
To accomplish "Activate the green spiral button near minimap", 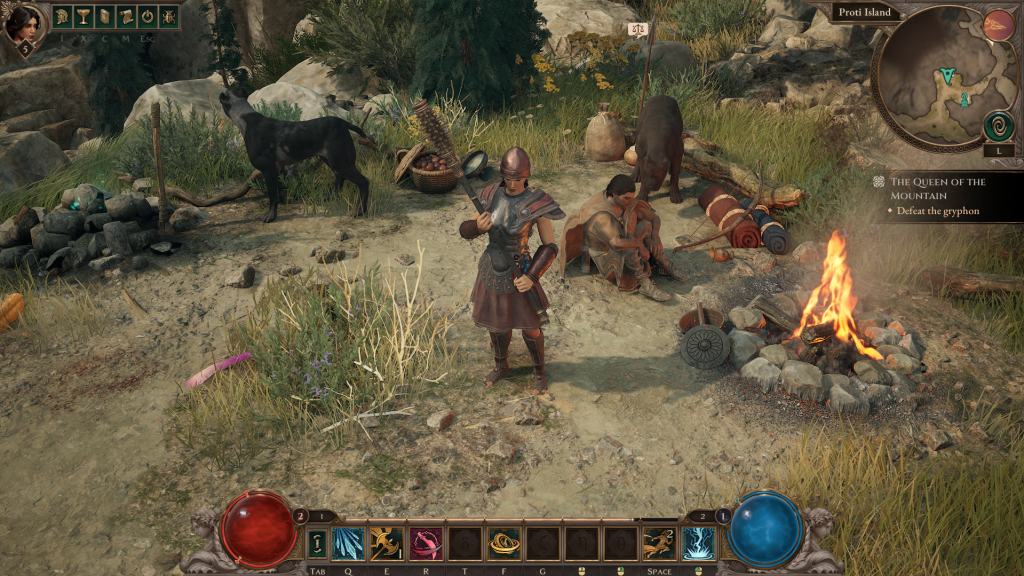I will [997, 126].
